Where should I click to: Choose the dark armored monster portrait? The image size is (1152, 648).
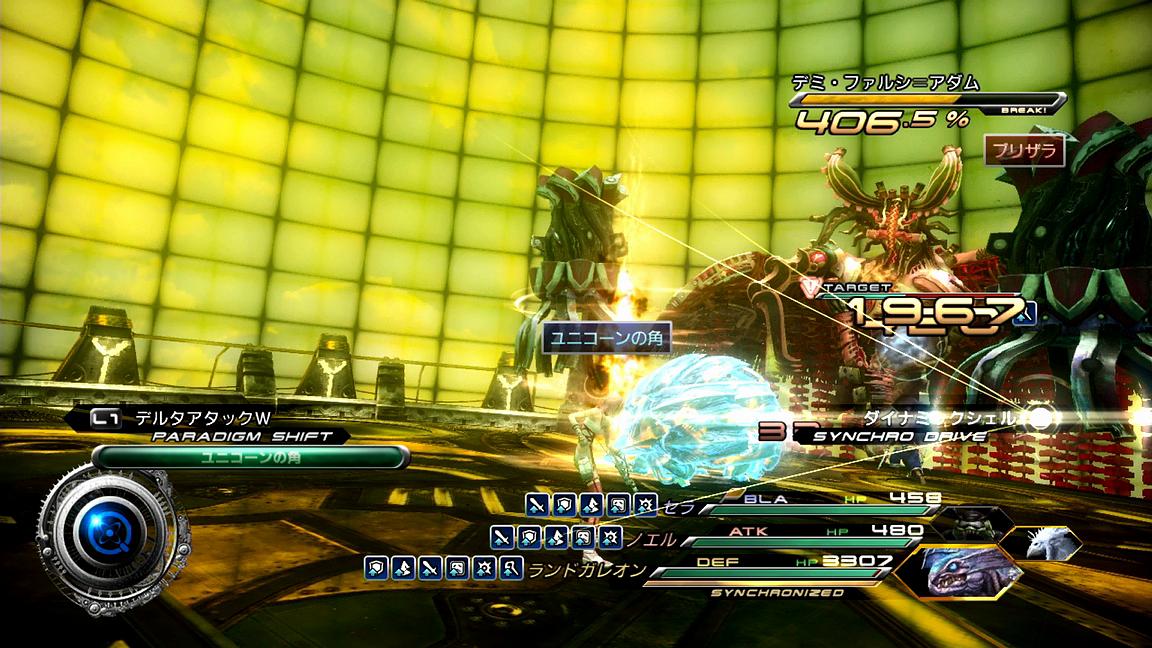pyautogui.click(x=970, y=522)
